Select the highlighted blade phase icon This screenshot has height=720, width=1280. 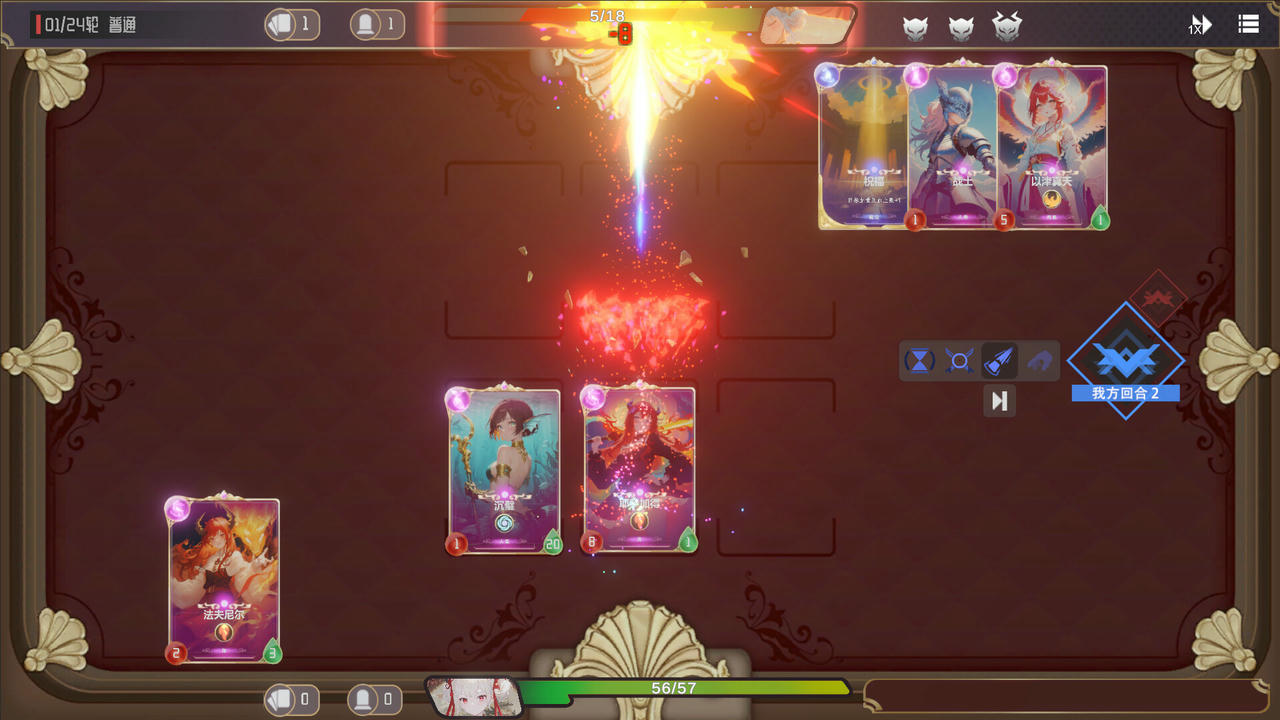[x=999, y=361]
